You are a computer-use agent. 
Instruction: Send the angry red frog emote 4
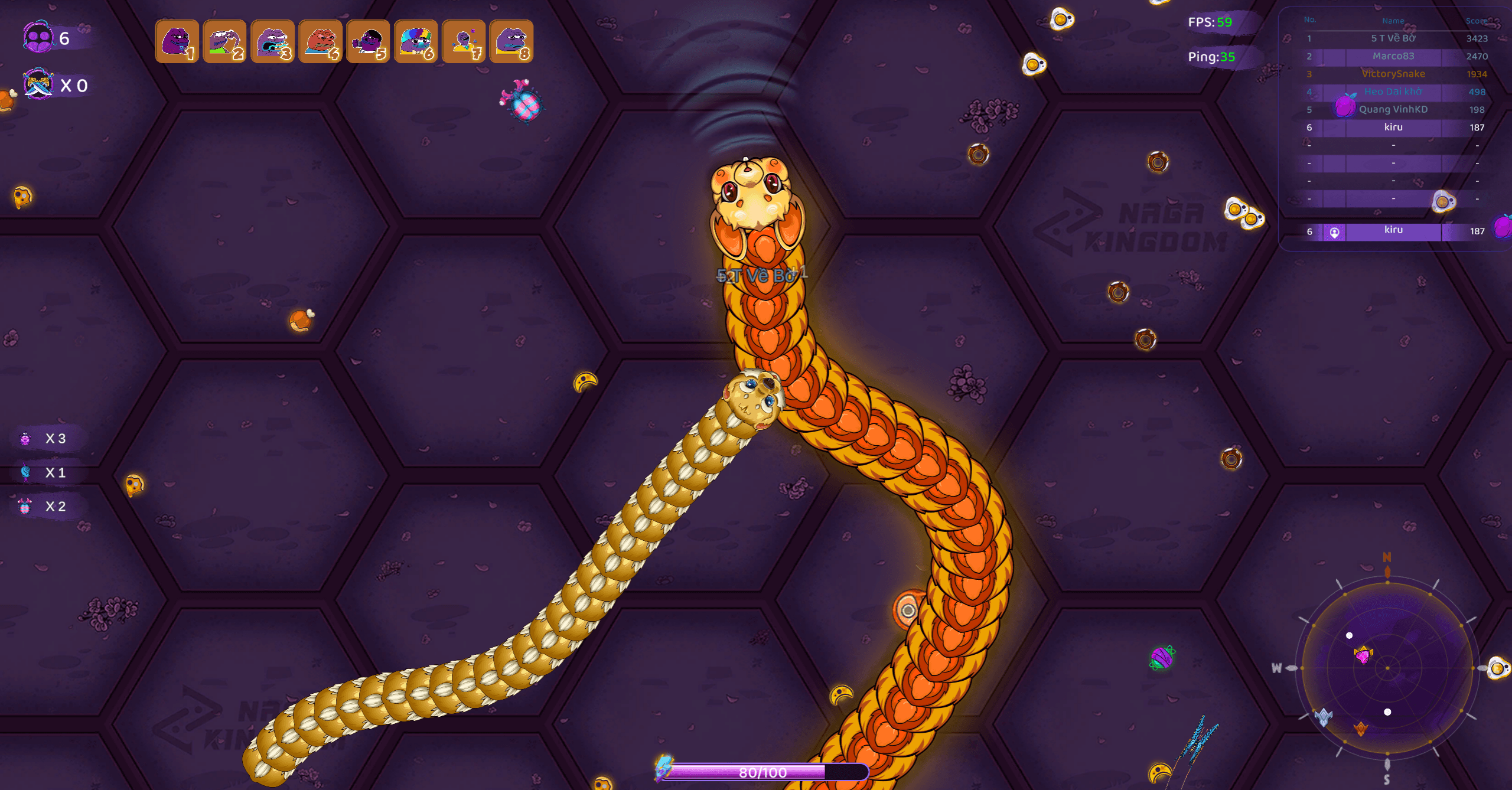click(320, 41)
